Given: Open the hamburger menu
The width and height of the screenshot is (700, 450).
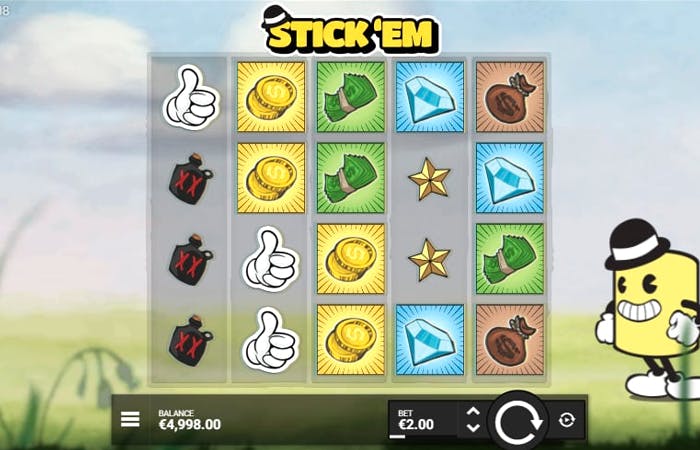Looking at the screenshot, I should 130,419.
